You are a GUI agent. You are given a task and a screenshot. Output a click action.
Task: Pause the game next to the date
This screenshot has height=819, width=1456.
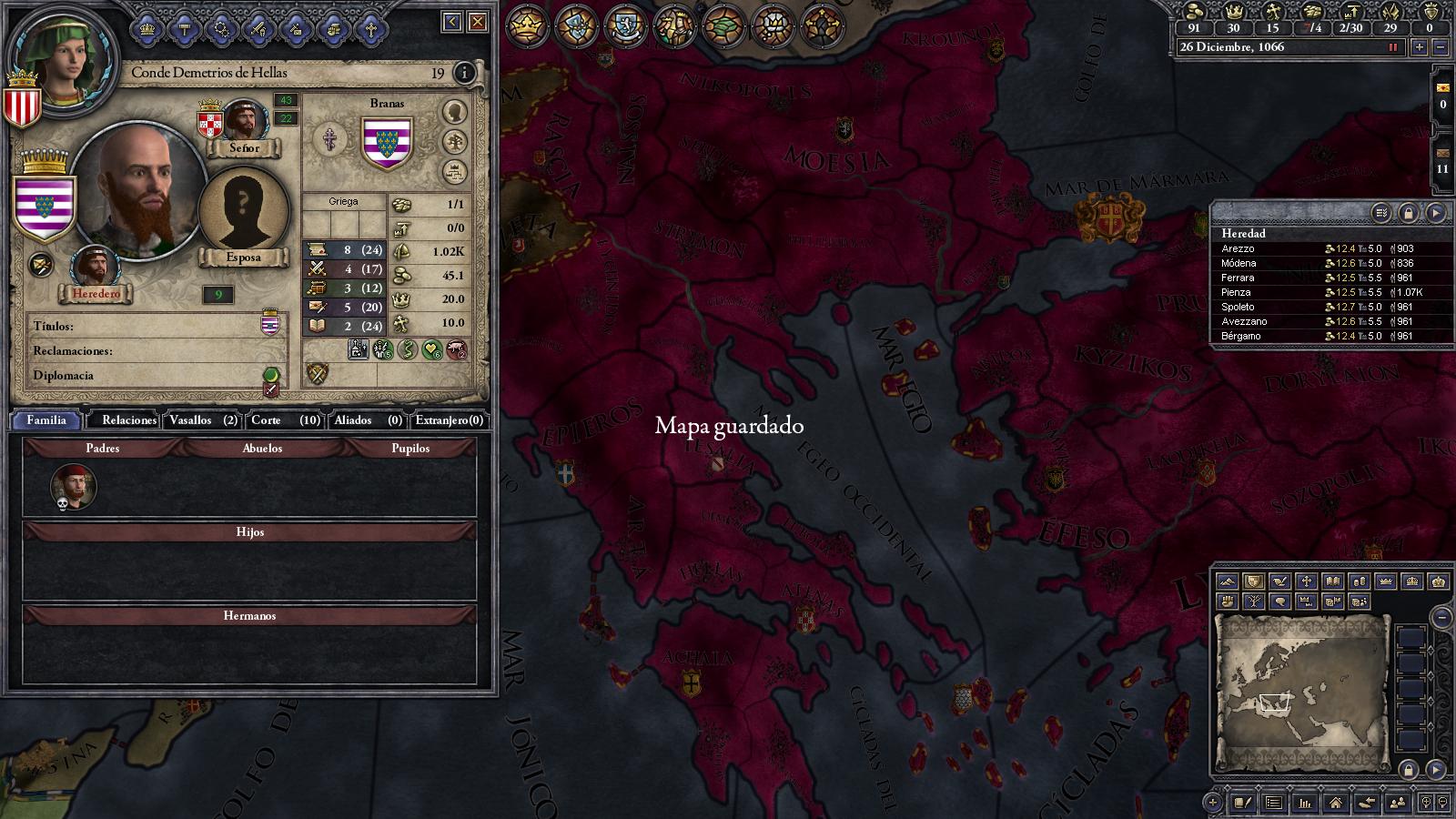click(1392, 47)
